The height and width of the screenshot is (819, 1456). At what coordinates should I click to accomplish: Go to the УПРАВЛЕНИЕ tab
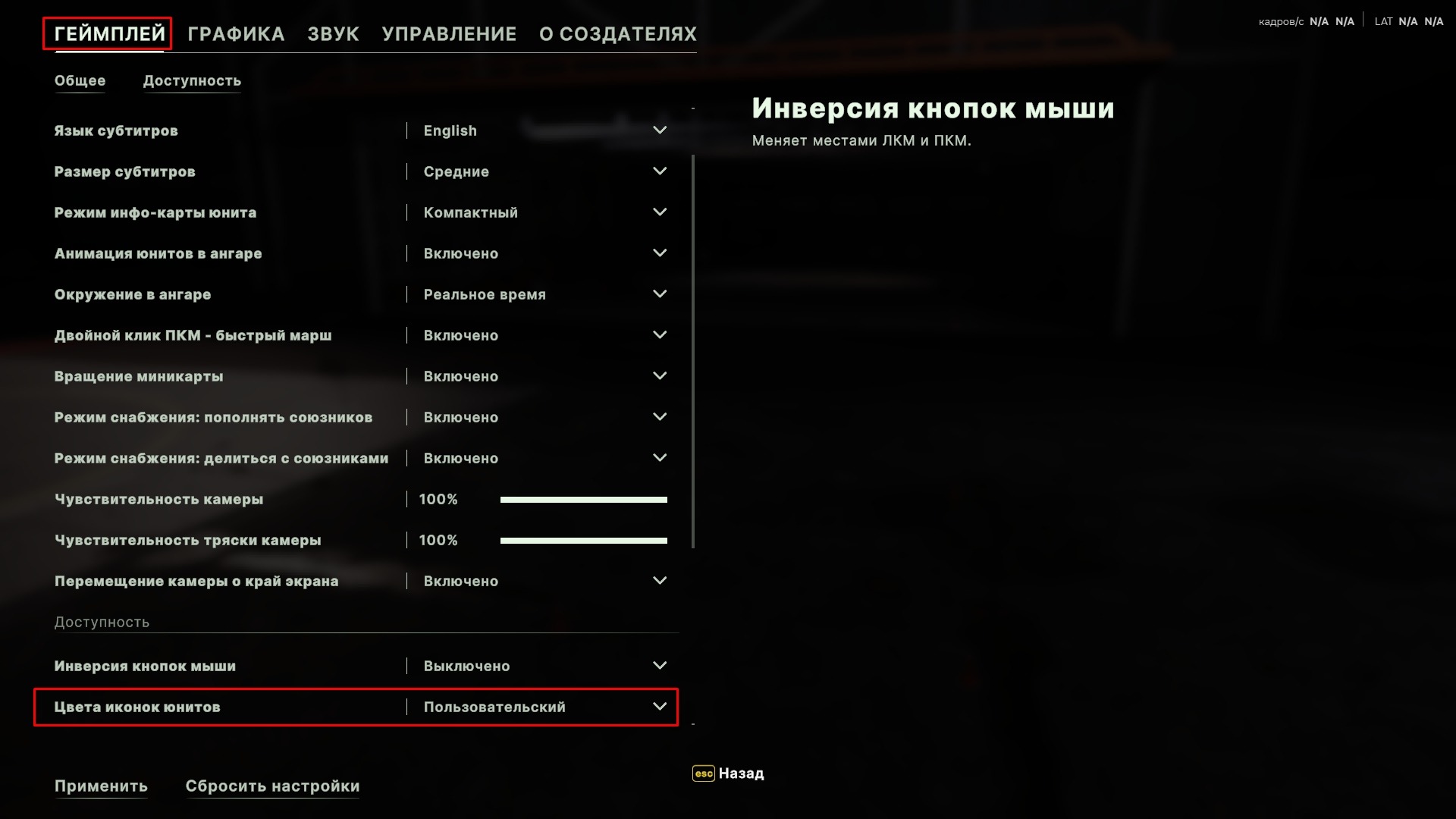(x=449, y=34)
